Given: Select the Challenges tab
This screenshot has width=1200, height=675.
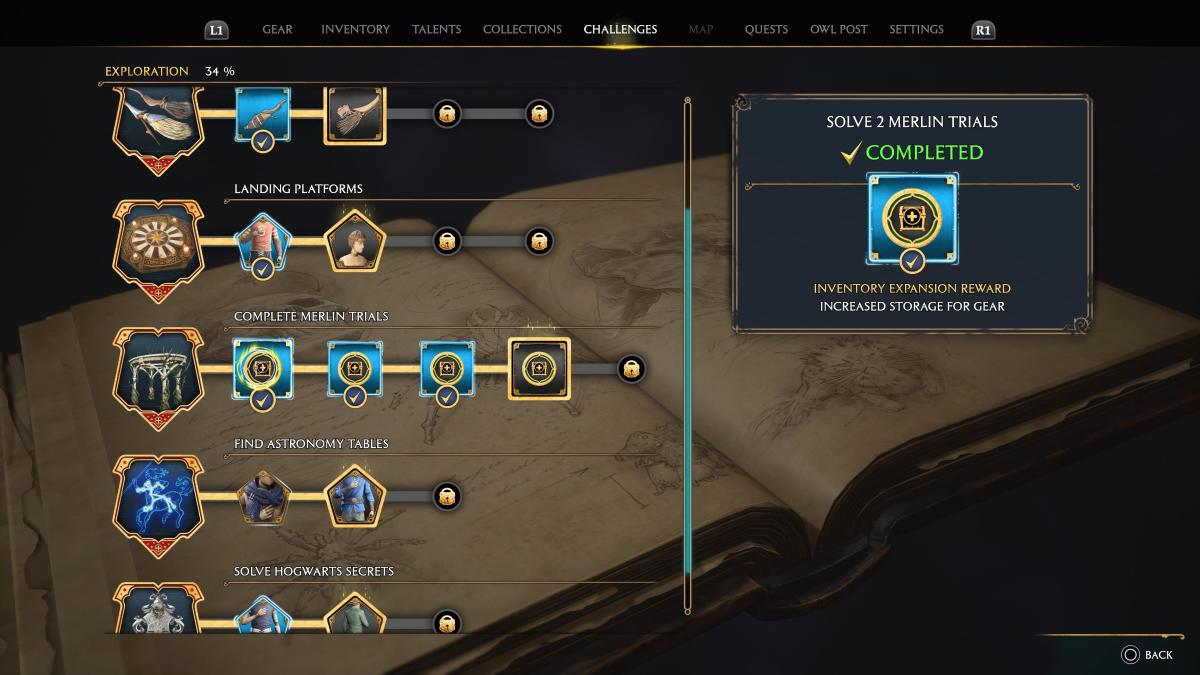Looking at the screenshot, I should tap(620, 29).
